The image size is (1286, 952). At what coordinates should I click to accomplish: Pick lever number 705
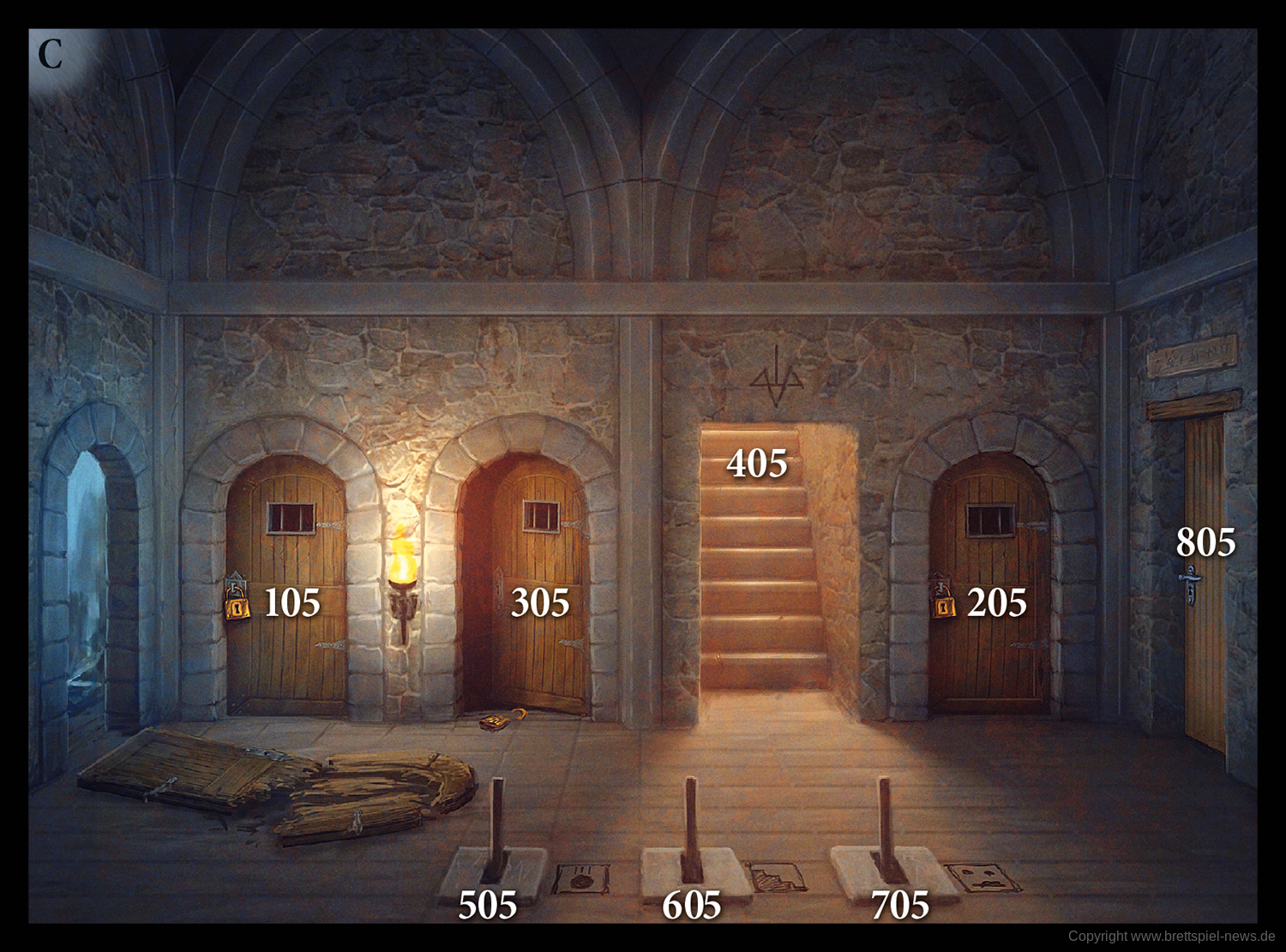click(x=900, y=905)
